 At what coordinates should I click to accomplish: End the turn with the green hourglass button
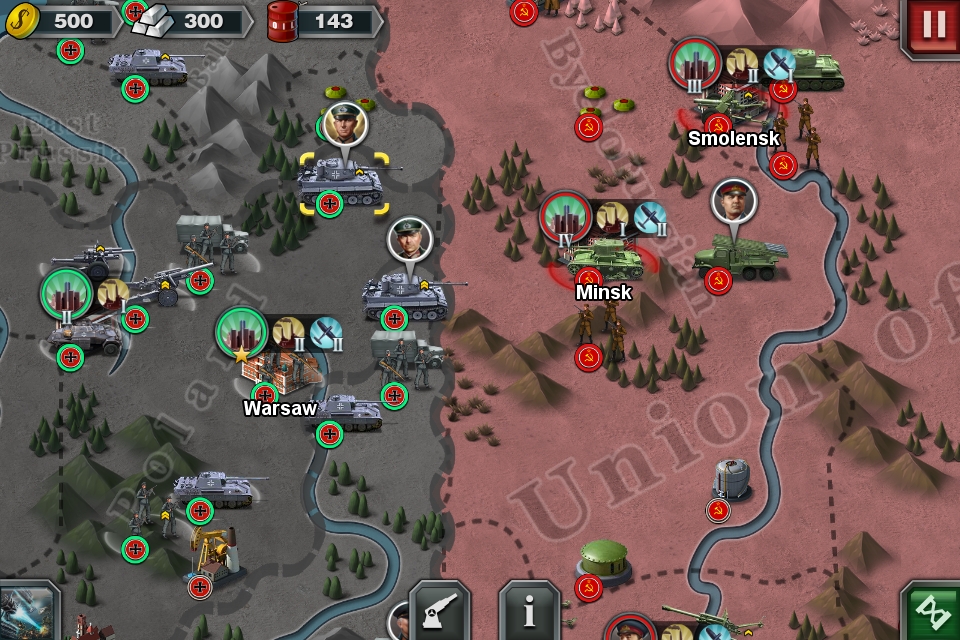coord(932,612)
